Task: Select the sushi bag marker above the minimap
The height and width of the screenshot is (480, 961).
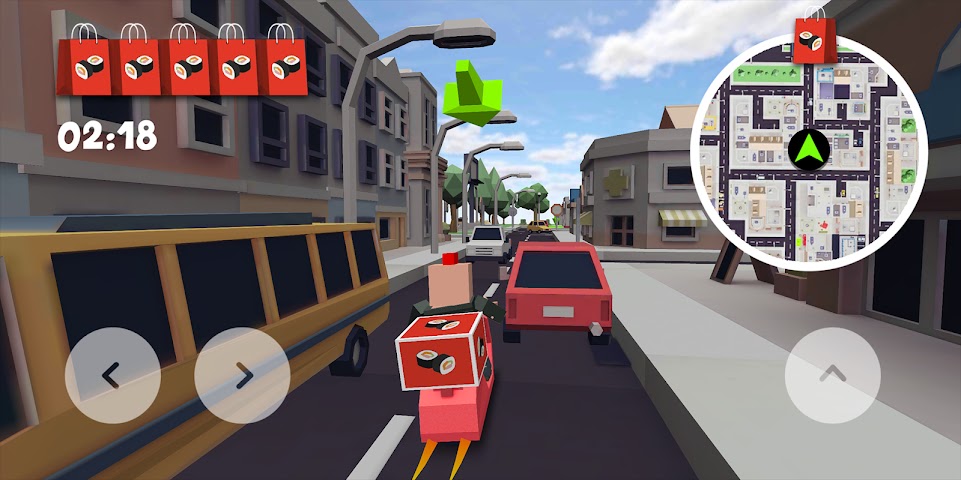Action: pyautogui.click(x=813, y=40)
